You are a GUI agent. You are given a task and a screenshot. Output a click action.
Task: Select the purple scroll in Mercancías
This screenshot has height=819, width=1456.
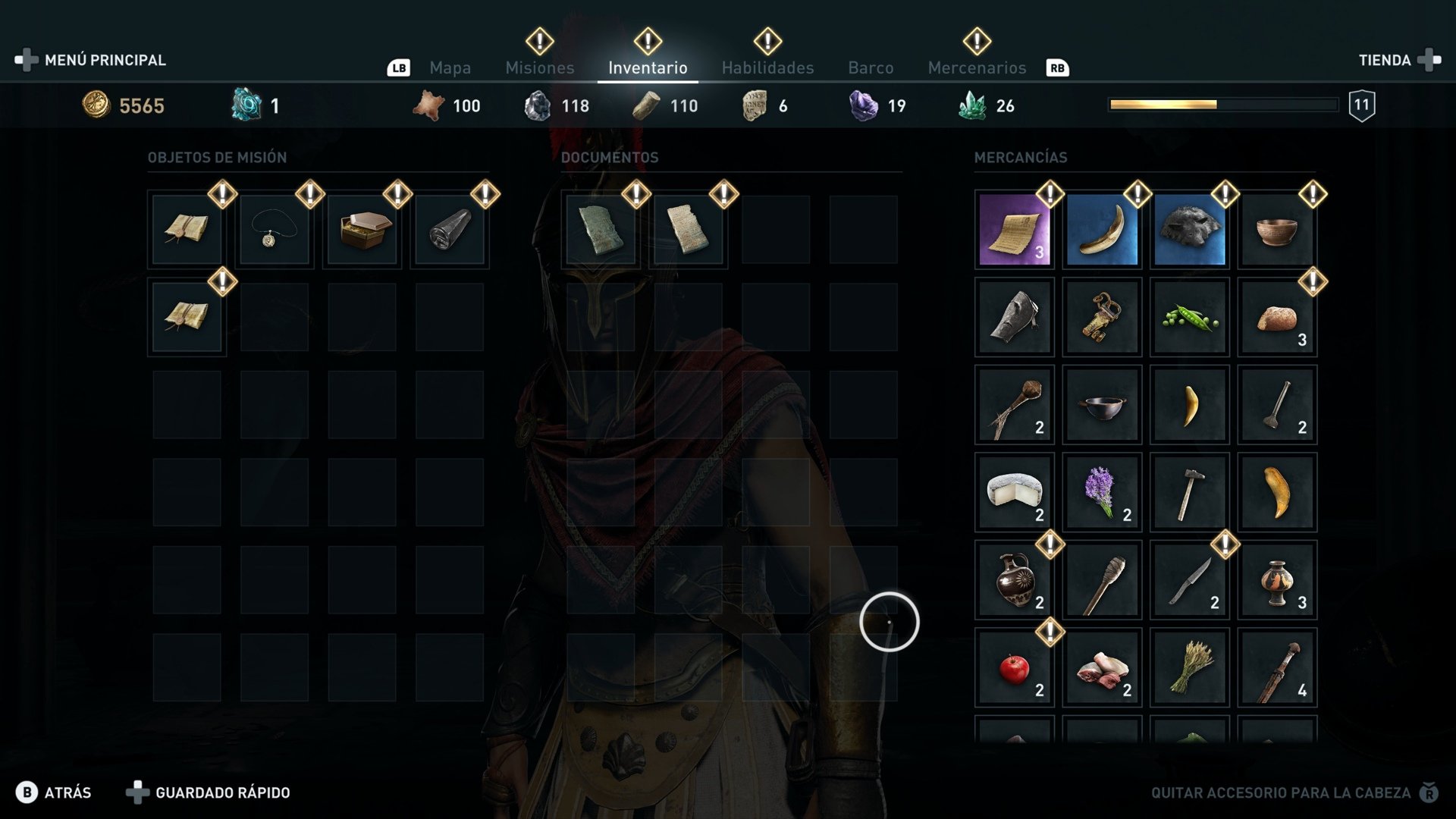1013,230
